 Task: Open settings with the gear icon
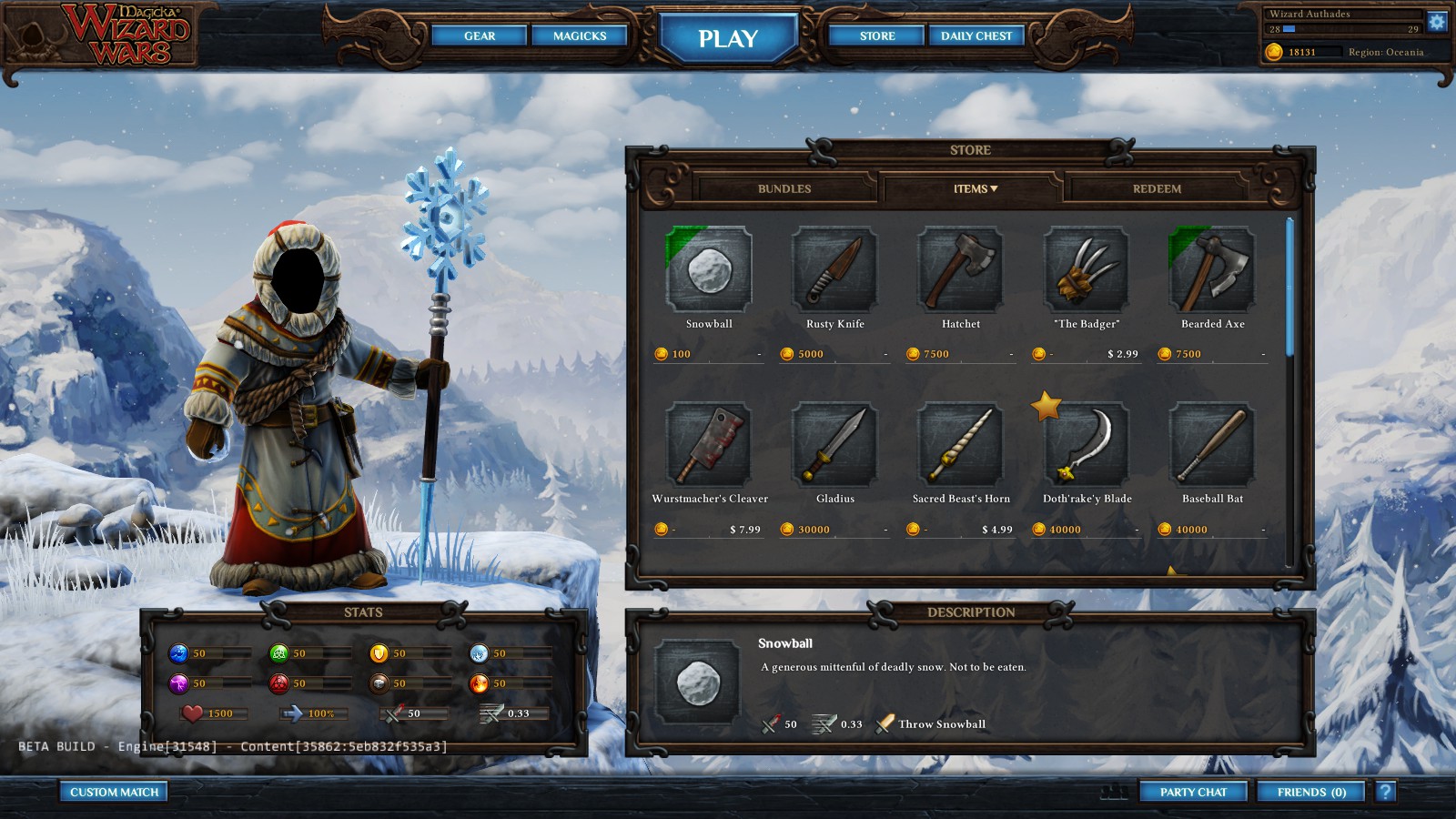coord(1437,22)
